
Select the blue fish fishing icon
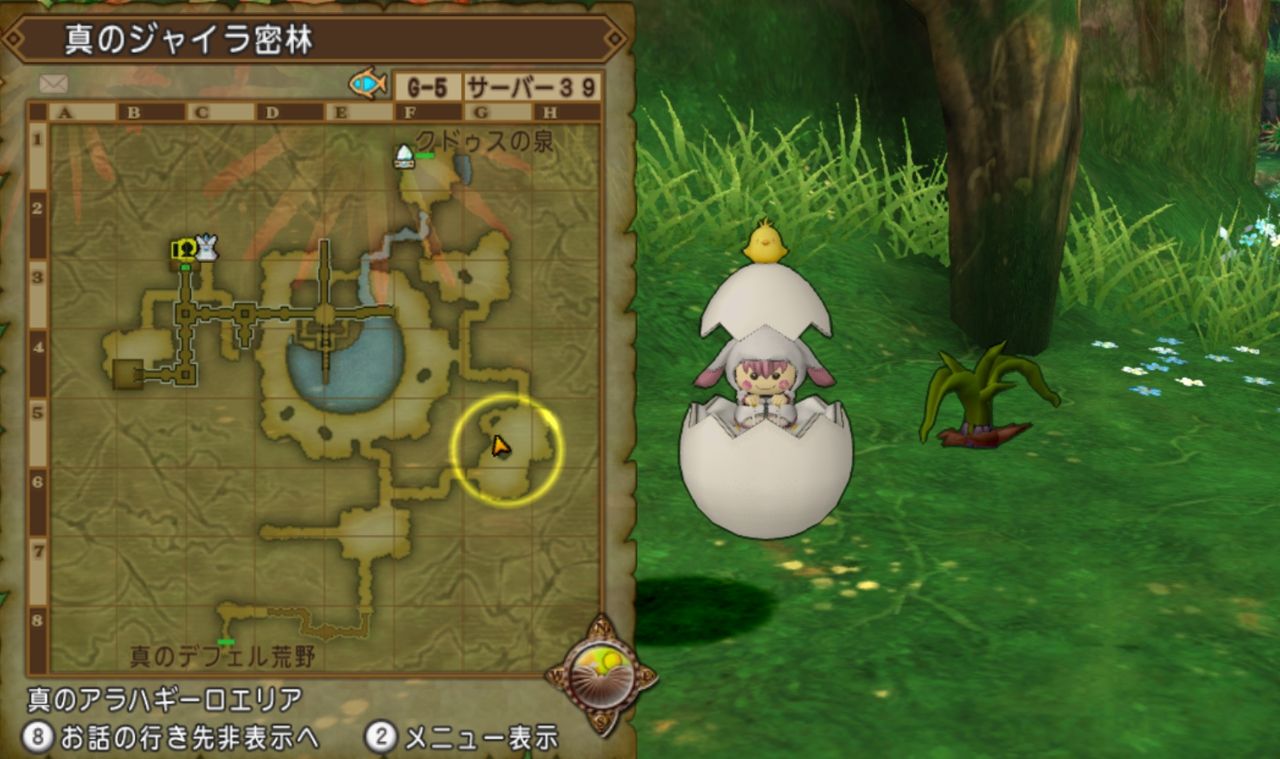pyautogui.click(x=369, y=84)
